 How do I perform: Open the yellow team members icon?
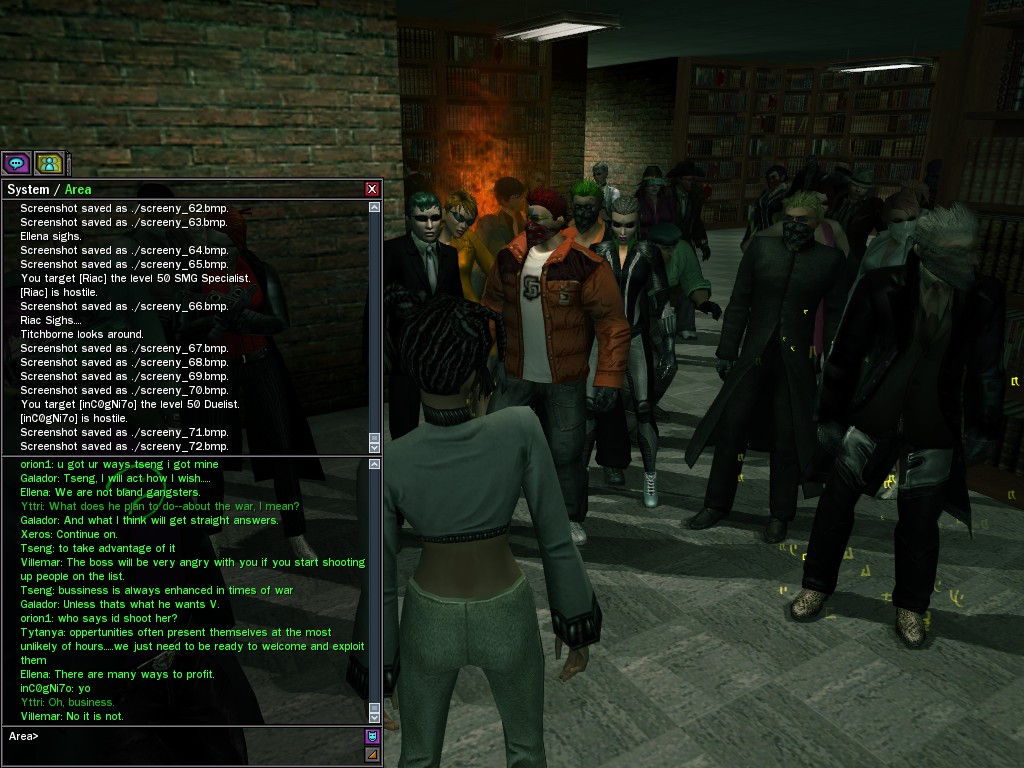point(49,162)
